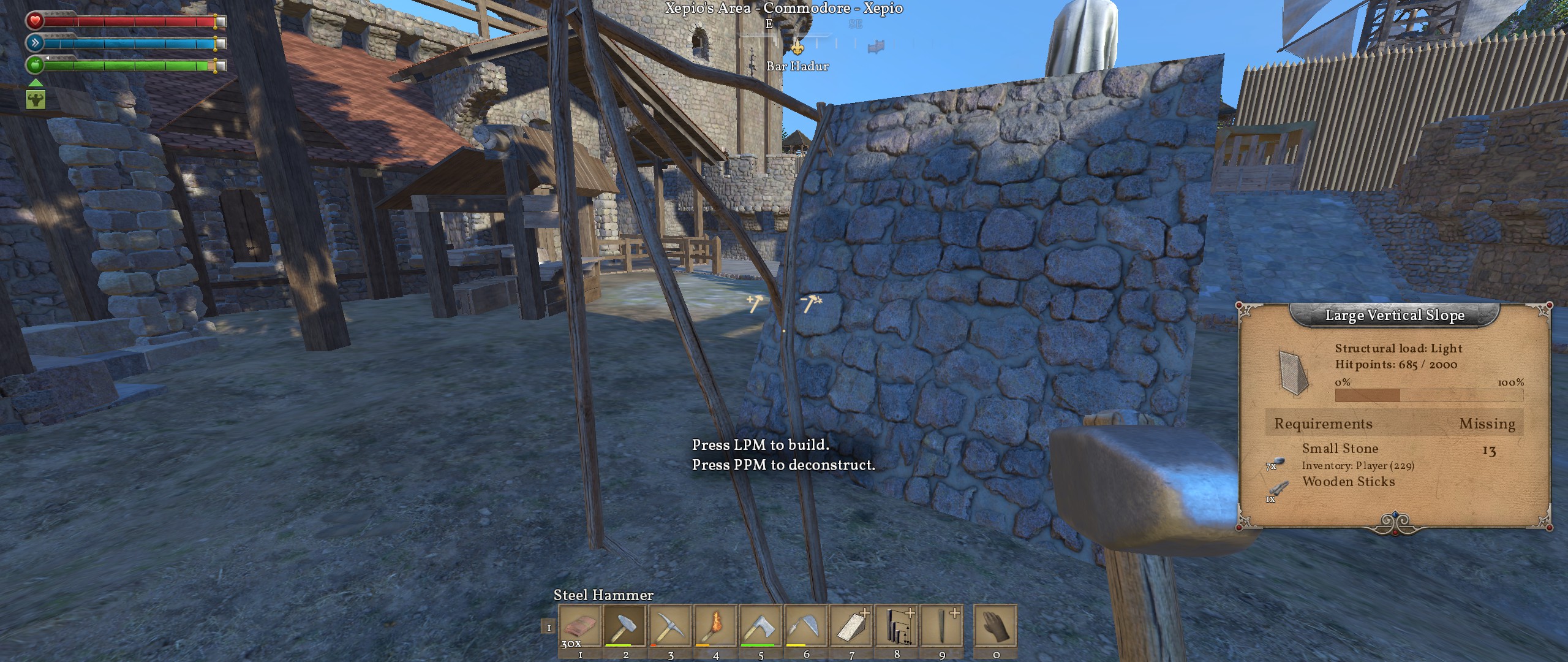Click the hotbar page indicator
Viewport: 1568px width, 662px height.
pyautogui.click(x=548, y=627)
